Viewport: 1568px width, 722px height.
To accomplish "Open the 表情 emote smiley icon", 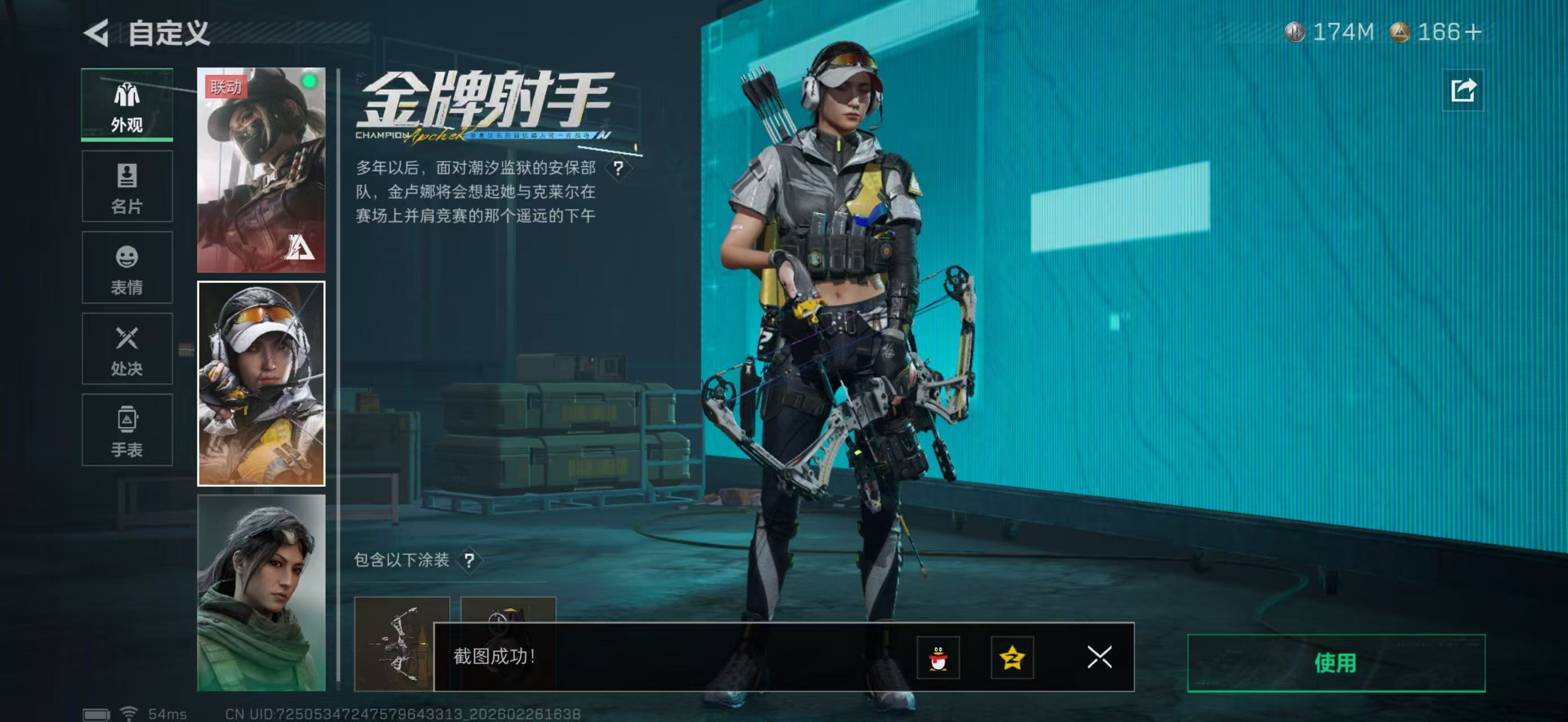I will [127, 268].
